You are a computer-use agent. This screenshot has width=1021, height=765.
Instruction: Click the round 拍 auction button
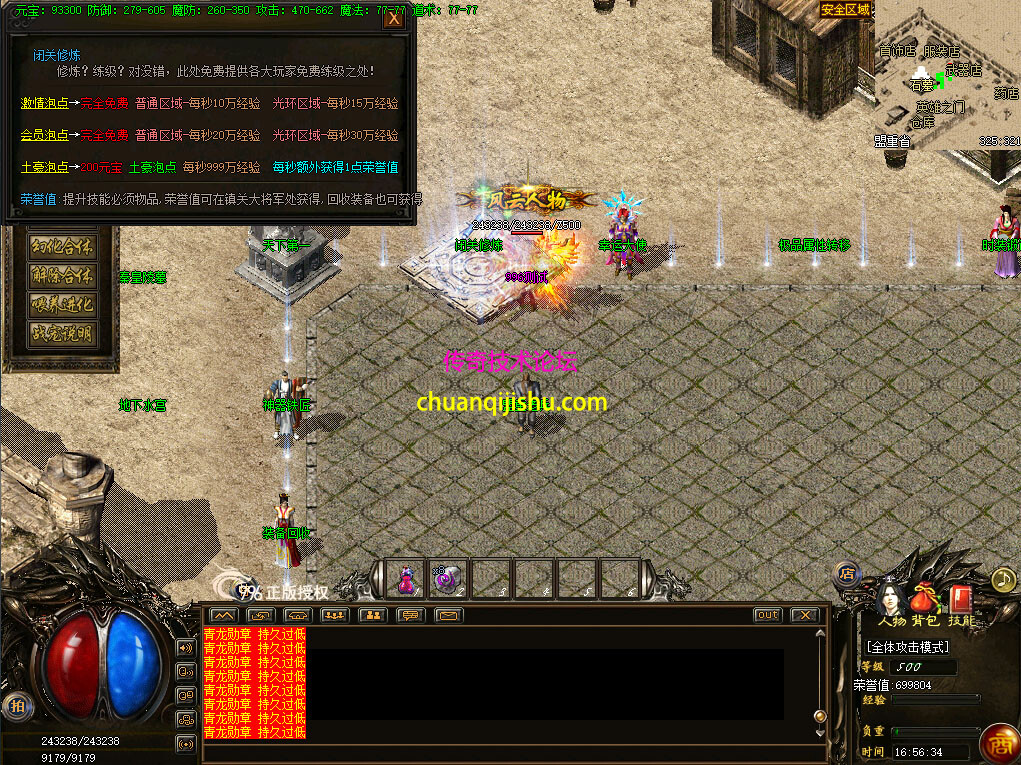click(15, 705)
